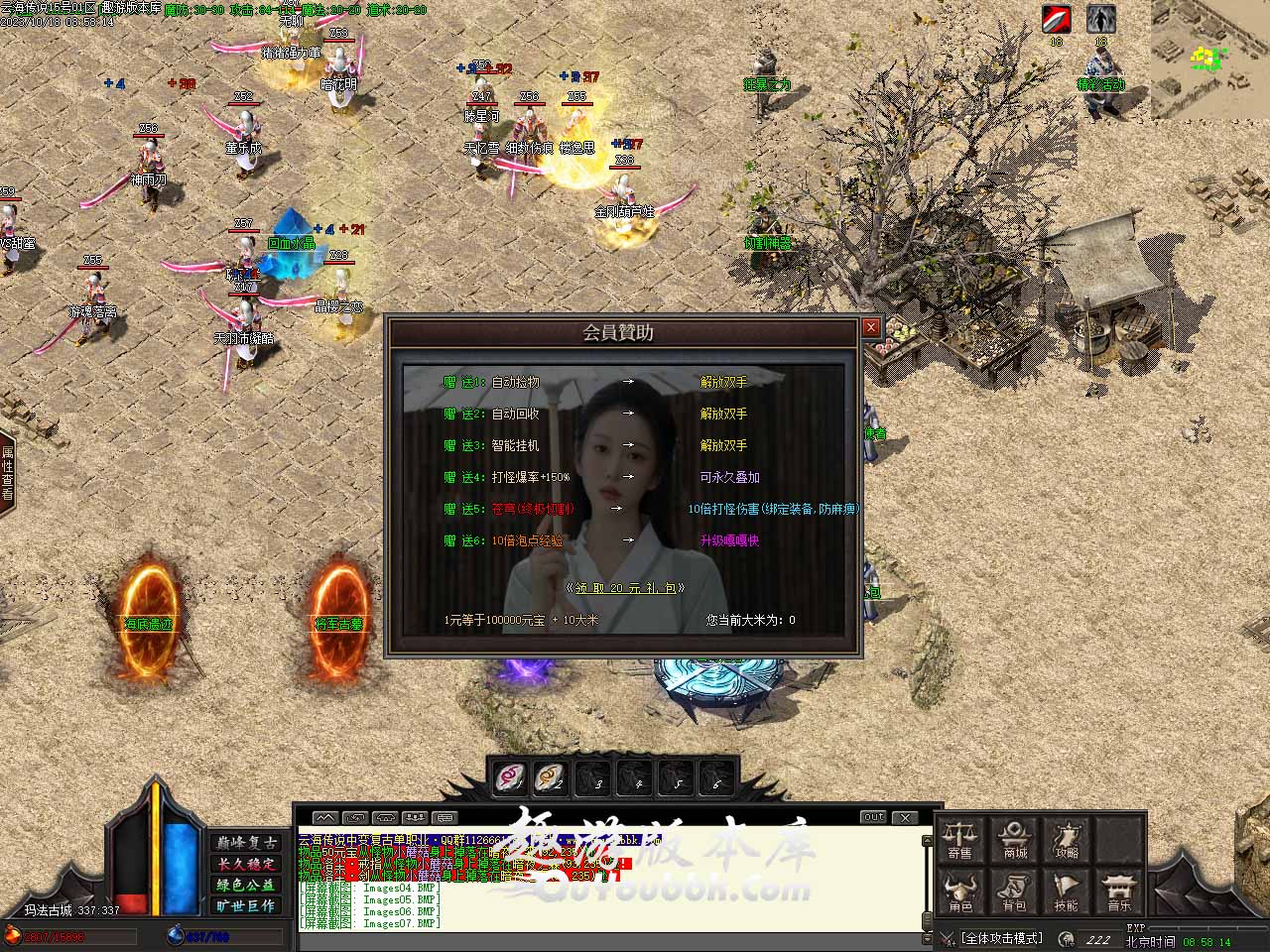The width and height of the screenshot is (1270, 952).
Task: Click the chat panel's out button
Action: click(x=873, y=817)
